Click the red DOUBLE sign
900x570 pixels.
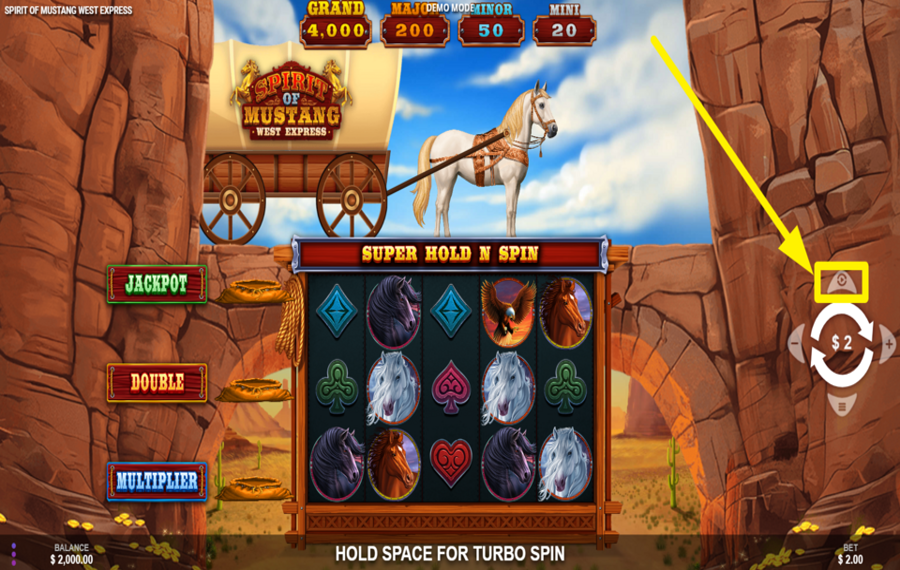(157, 382)
